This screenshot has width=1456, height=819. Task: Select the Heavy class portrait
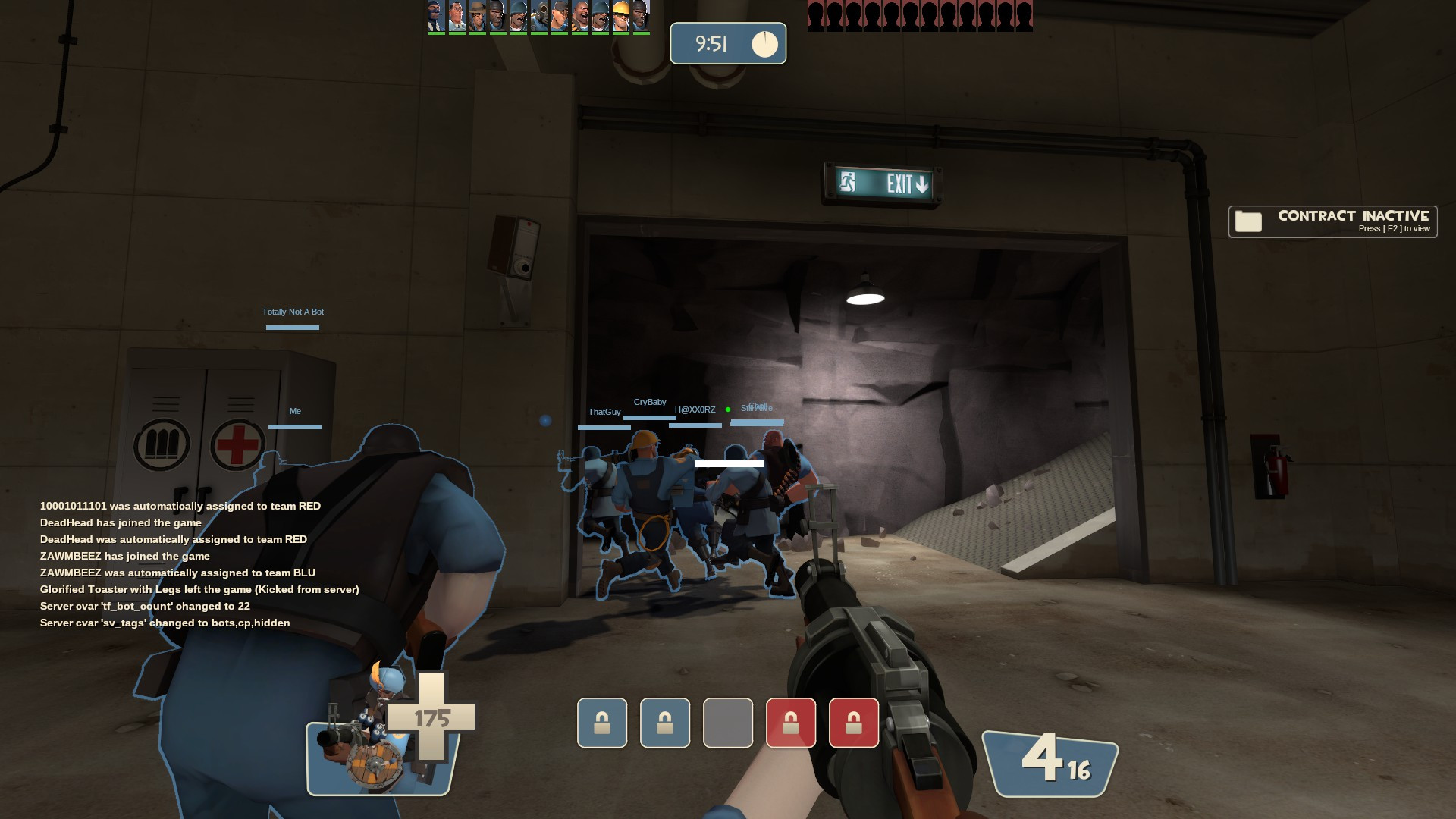click(580, 17)
